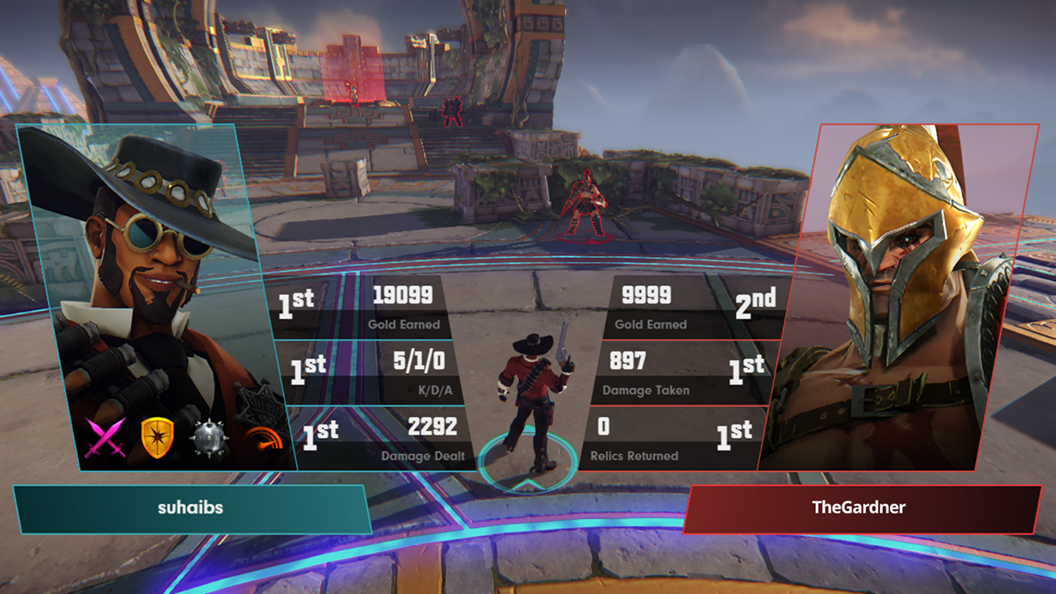1056x594 pixels.
Task: Select the golden shield icon
Action: coord(156,437)
